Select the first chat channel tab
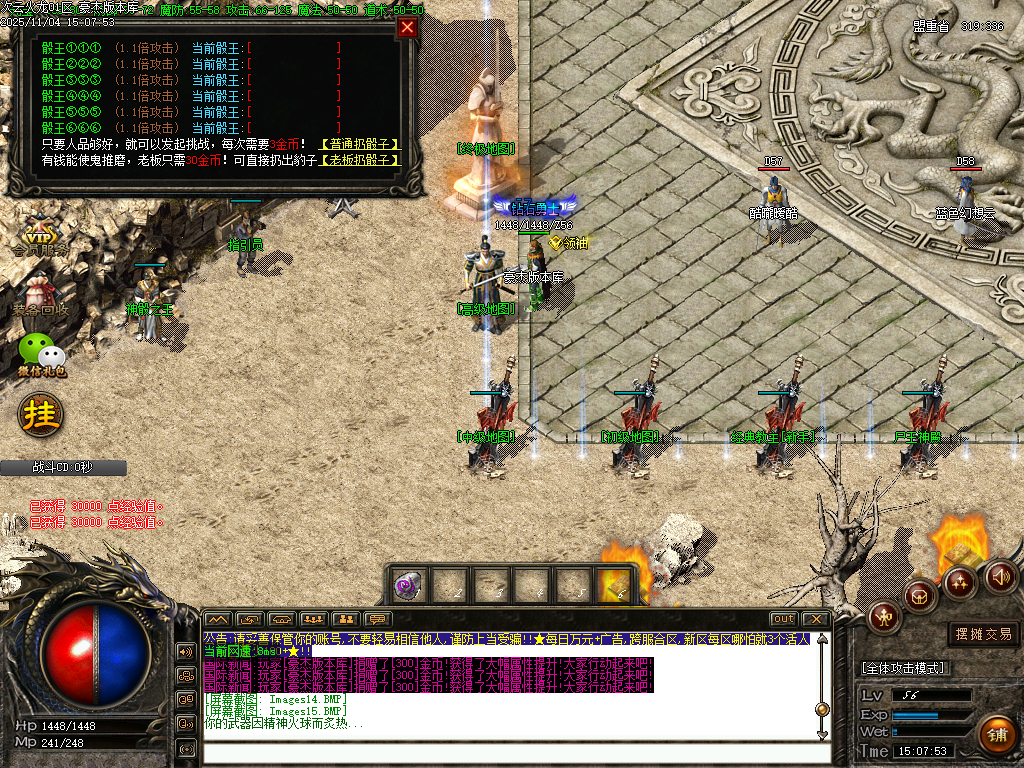1024x768 pixels. click(218, 619)
